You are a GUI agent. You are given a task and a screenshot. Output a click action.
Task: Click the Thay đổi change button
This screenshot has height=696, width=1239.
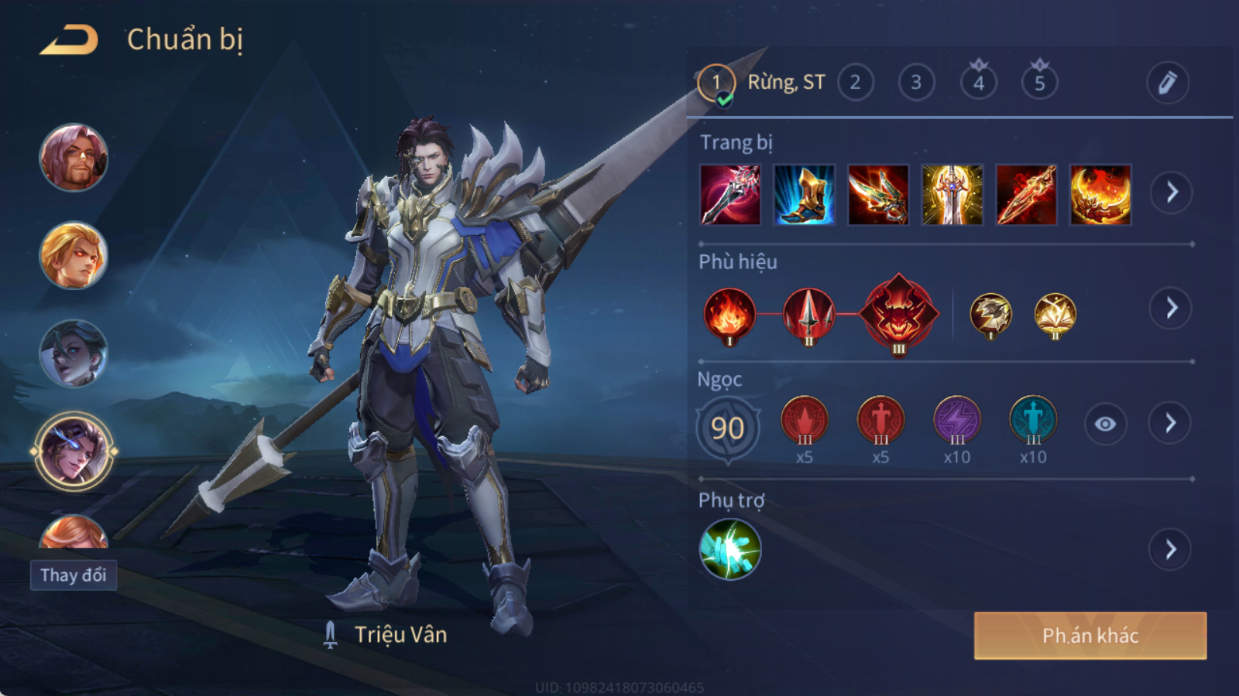click(73, 576)
